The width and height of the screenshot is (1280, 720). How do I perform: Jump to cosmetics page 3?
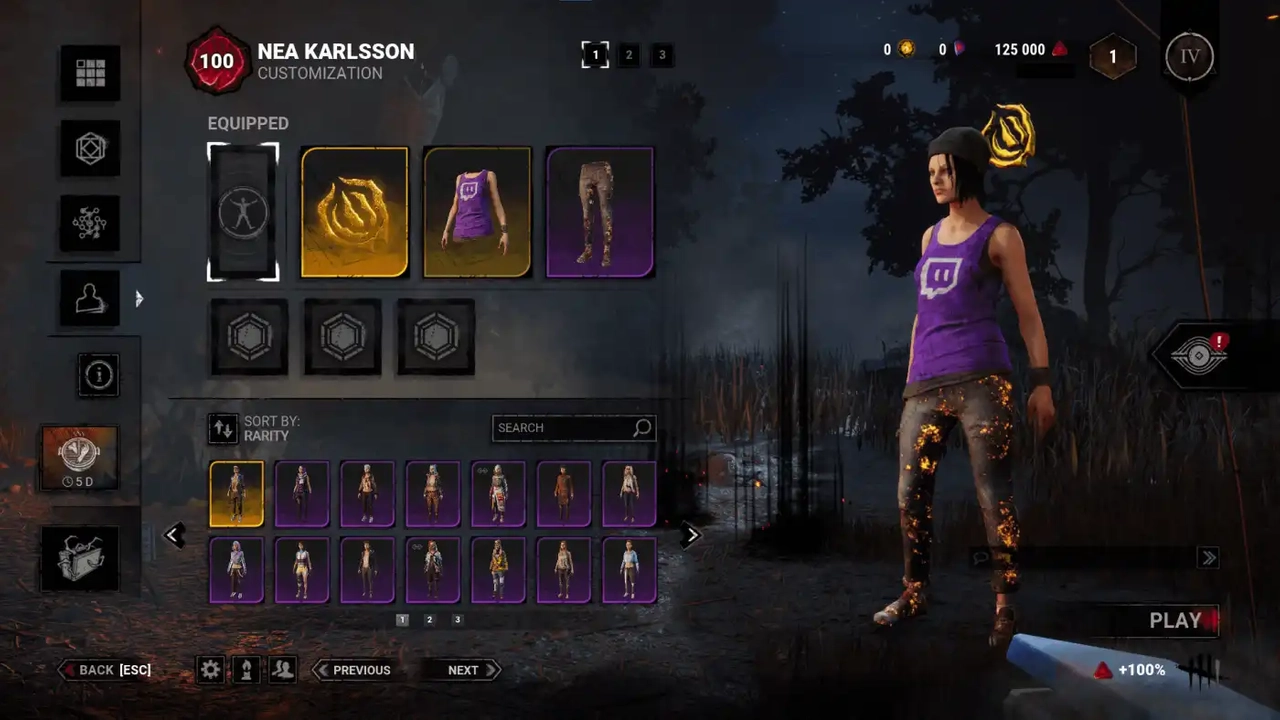point(458,620)
